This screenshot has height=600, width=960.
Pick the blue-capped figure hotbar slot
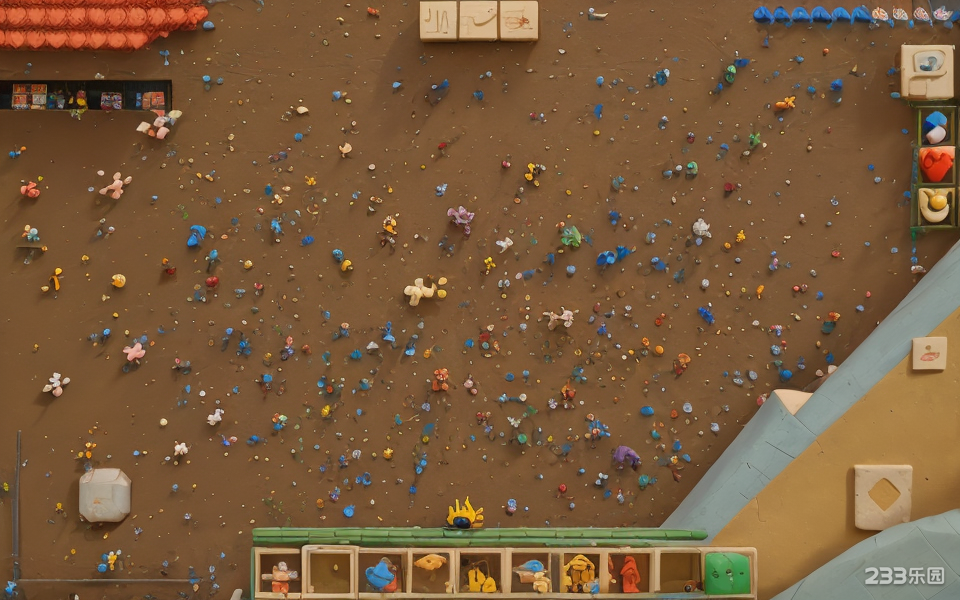(531, 573)
